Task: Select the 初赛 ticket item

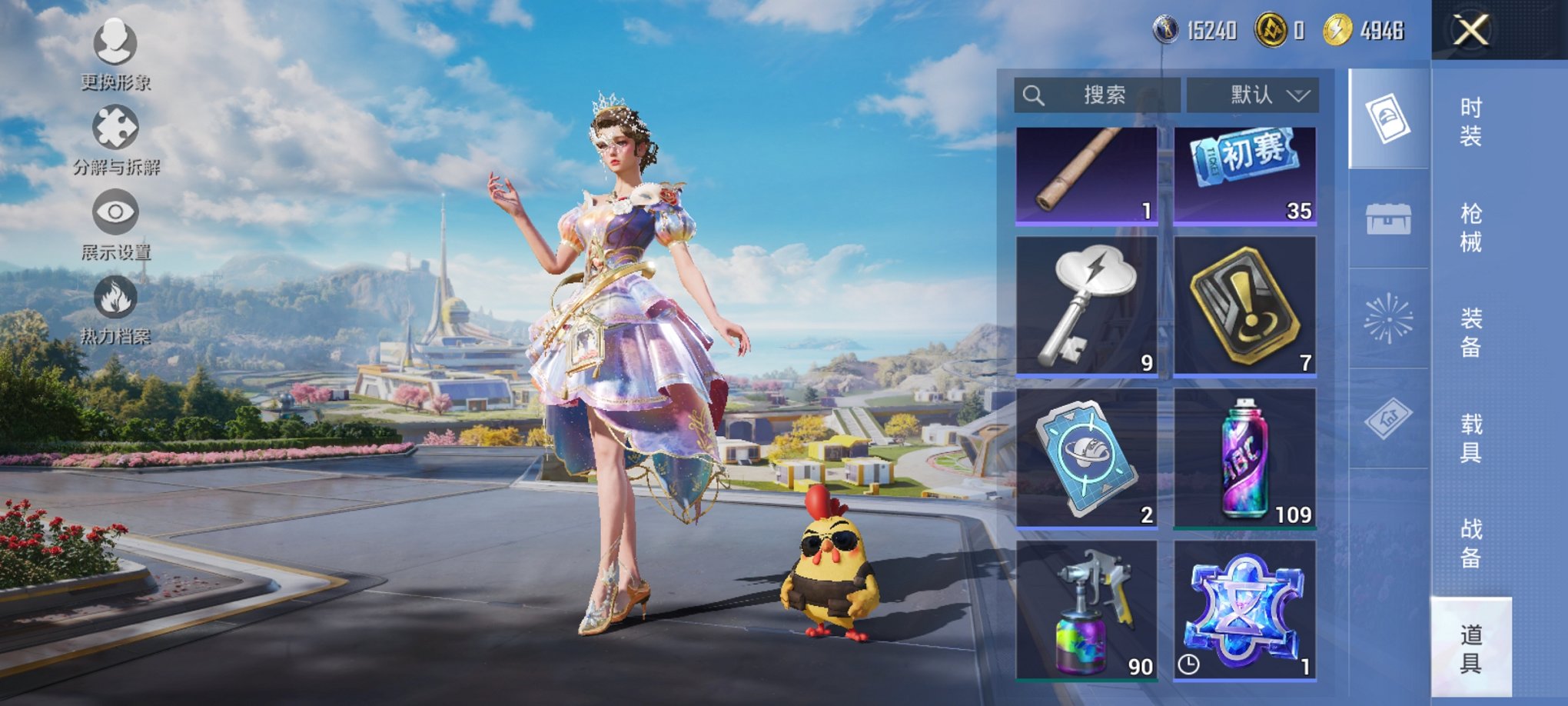Action: (1245, 176)
